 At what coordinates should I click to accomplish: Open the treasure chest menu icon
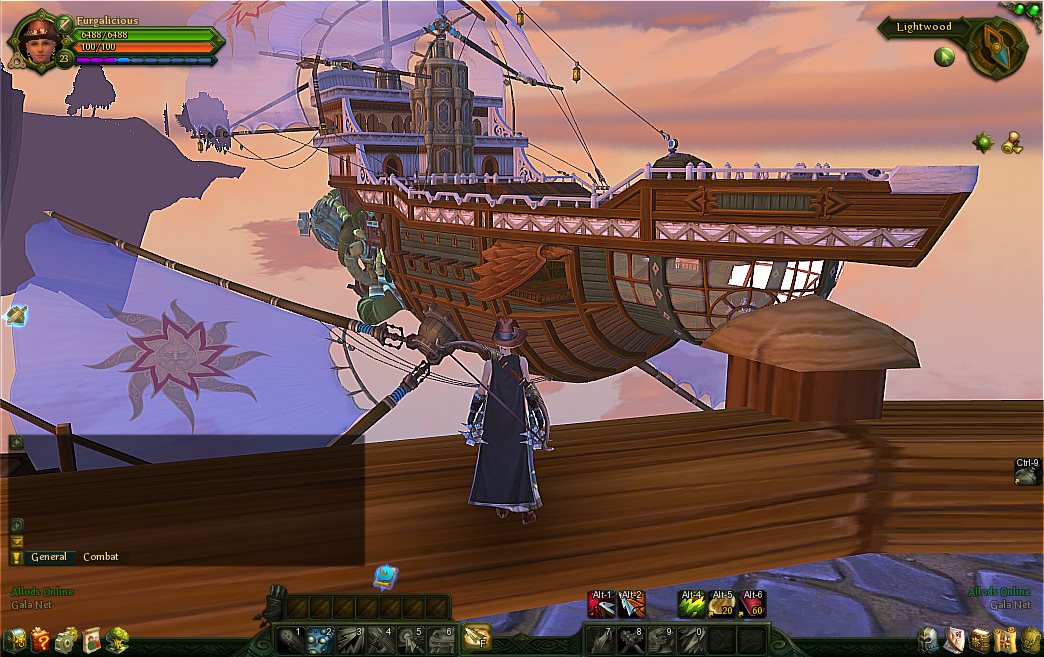[x=14, y=640]
